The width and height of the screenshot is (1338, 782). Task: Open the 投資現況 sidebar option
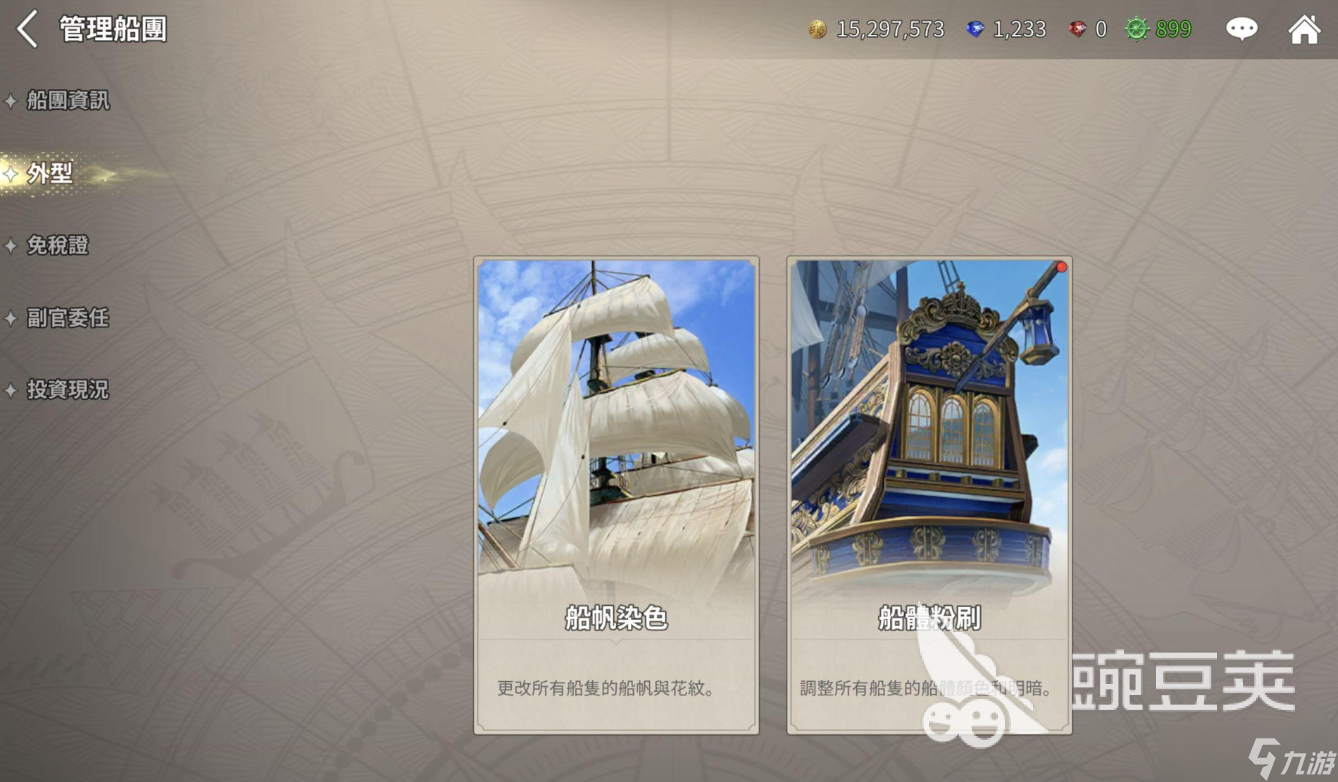click(69, 390)
